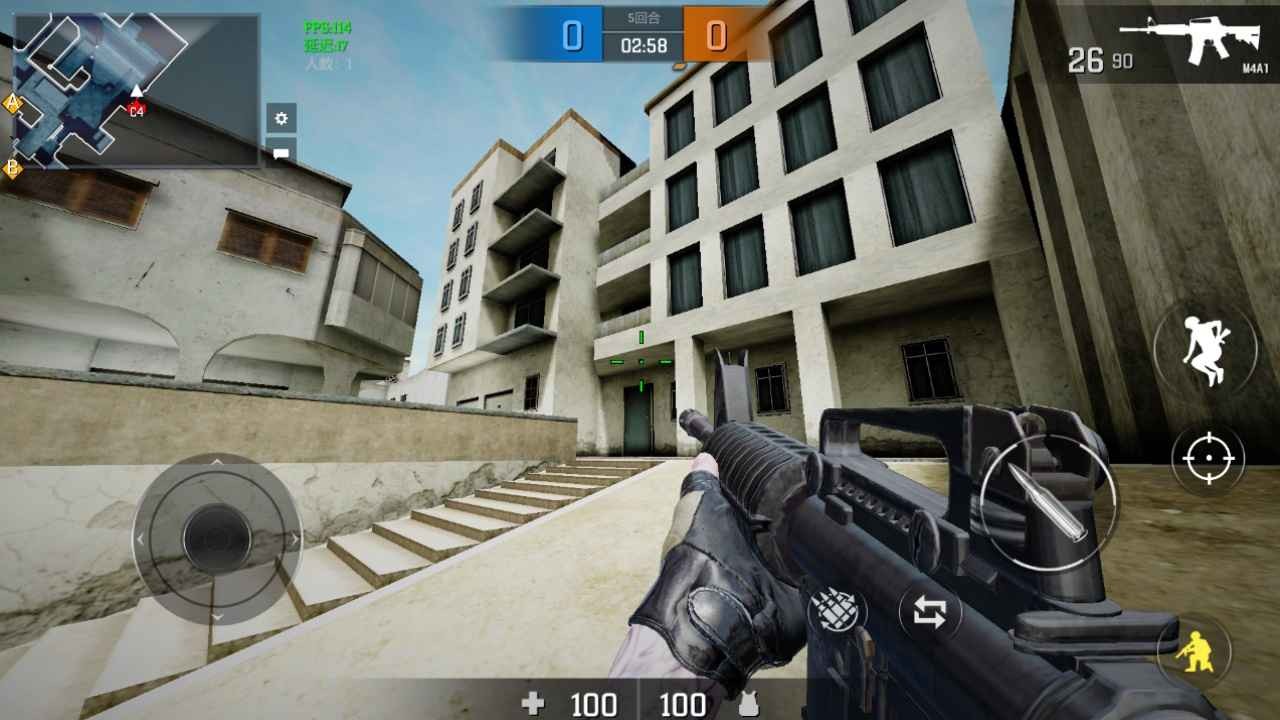1280x720 pixels.
Task: Toggle crouch with the soldier icon
Action: pyautogui.click(x=1197, y=651)
